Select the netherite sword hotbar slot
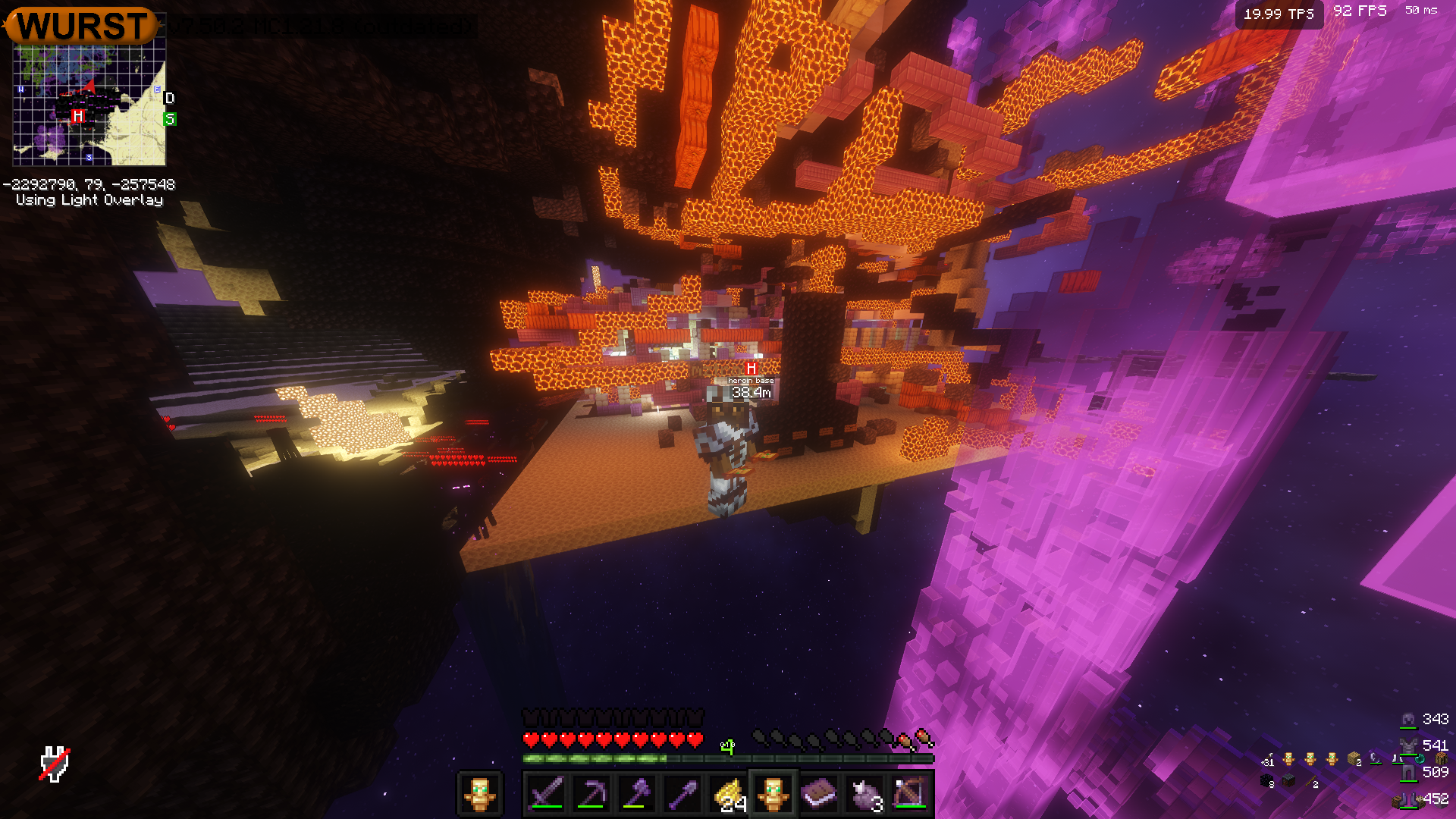The height and width of the screenshot is (819, 1456). point(546,794)
